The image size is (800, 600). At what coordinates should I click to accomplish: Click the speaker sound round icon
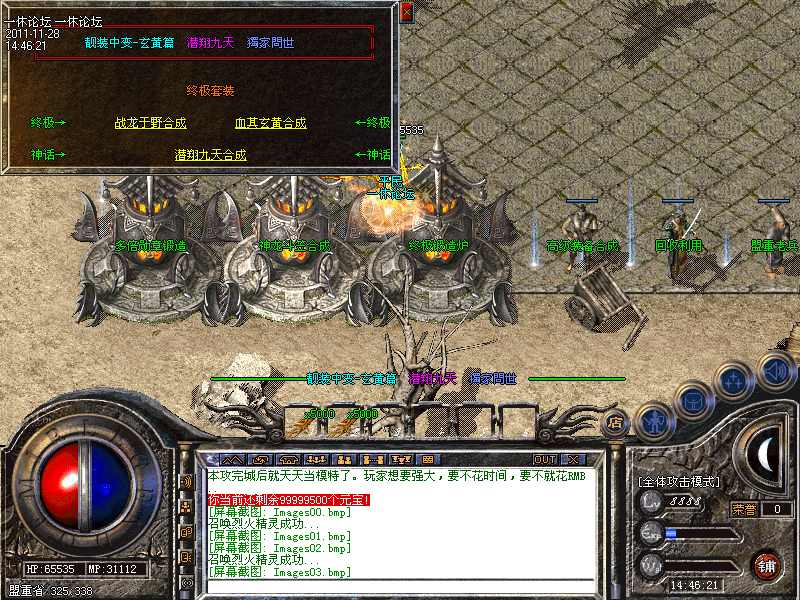[776, 371]
